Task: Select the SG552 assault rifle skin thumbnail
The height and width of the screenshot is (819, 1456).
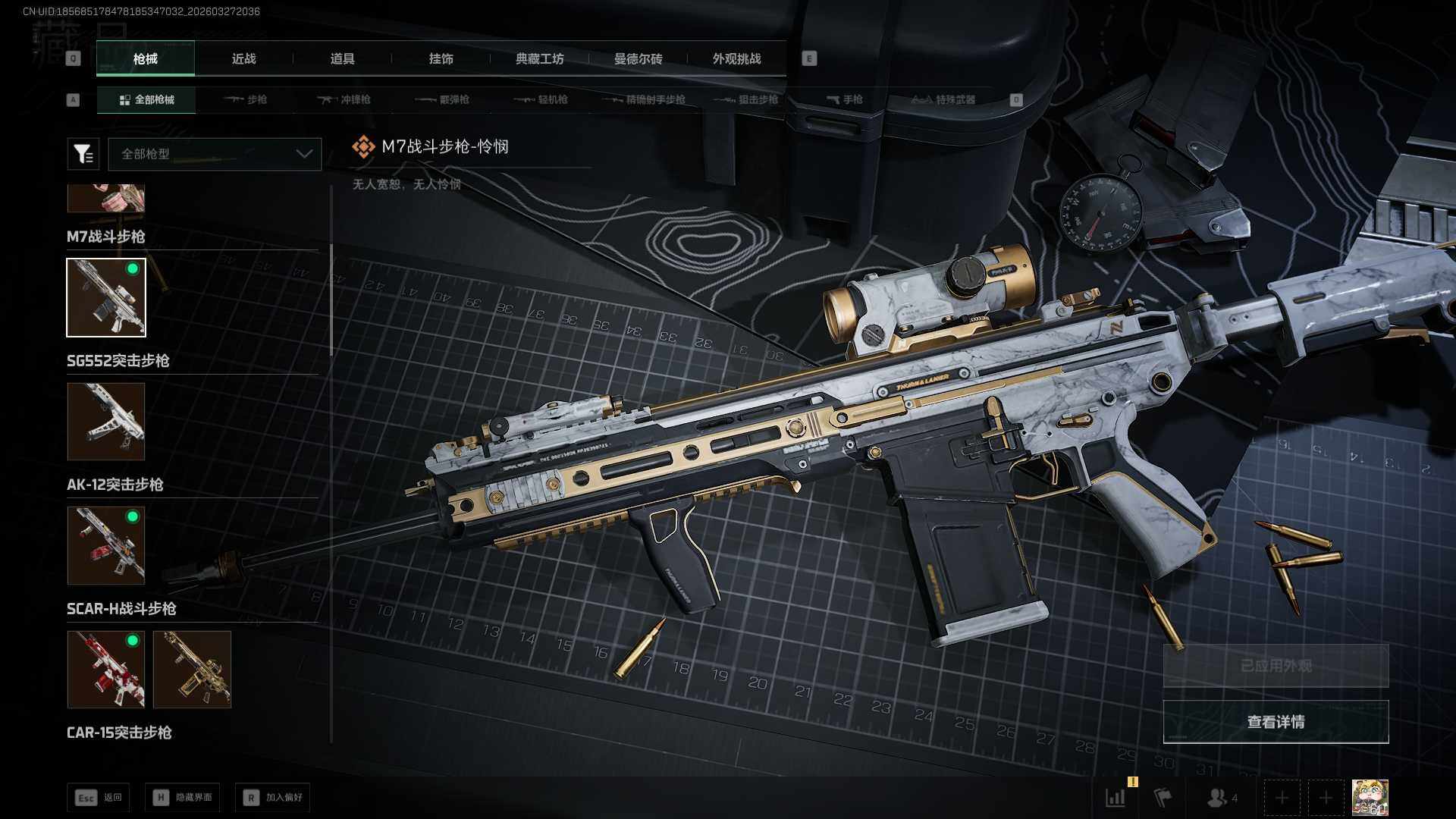Action: (x=106, y=422)
